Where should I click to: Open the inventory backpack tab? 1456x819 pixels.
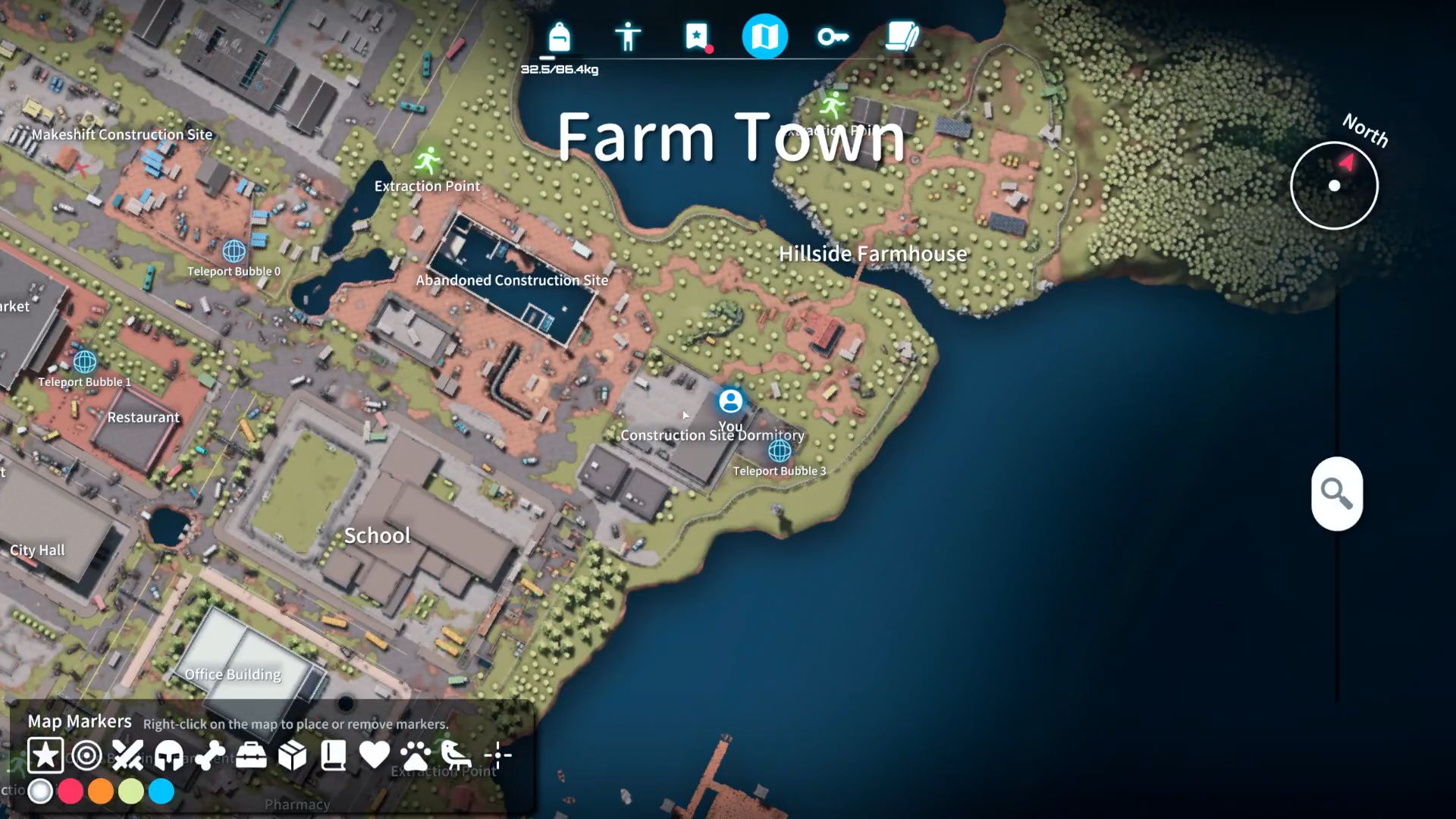559,36
